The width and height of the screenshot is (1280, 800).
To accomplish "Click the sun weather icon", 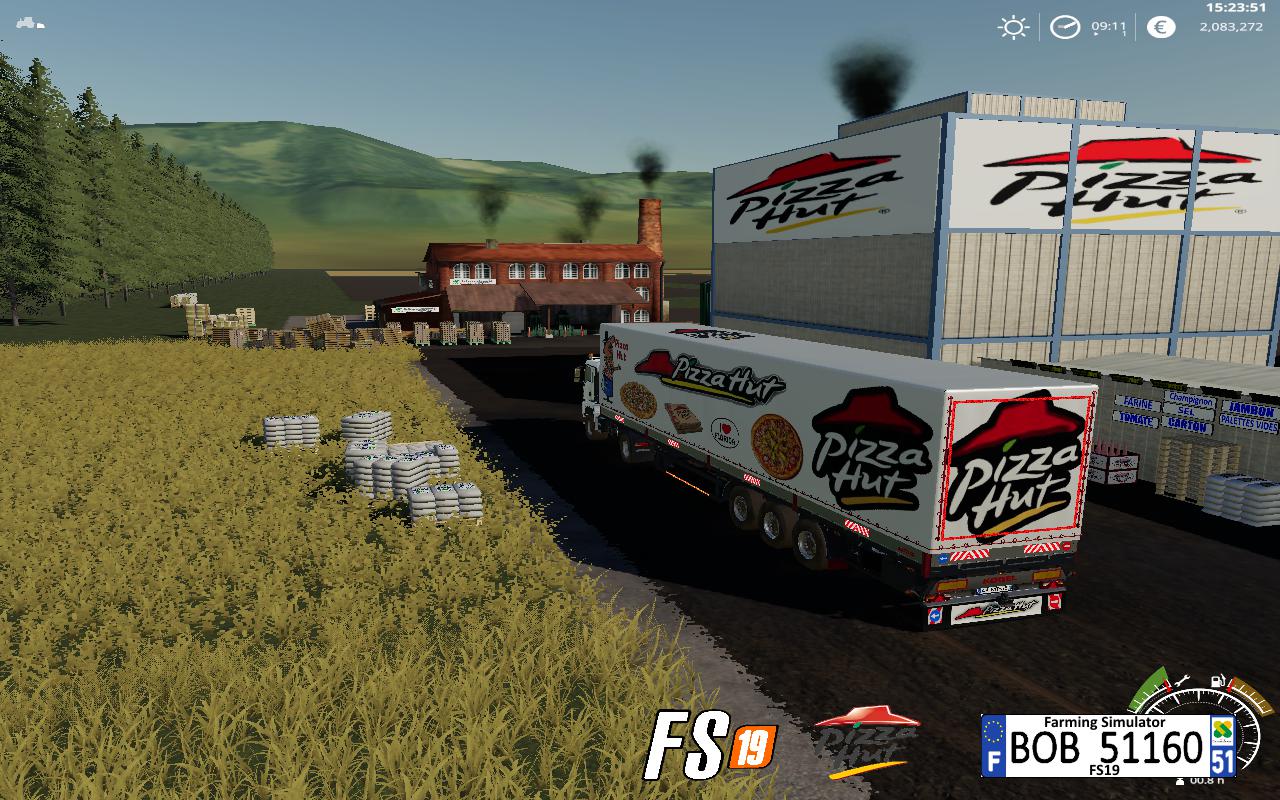I will pos(1013,27).
